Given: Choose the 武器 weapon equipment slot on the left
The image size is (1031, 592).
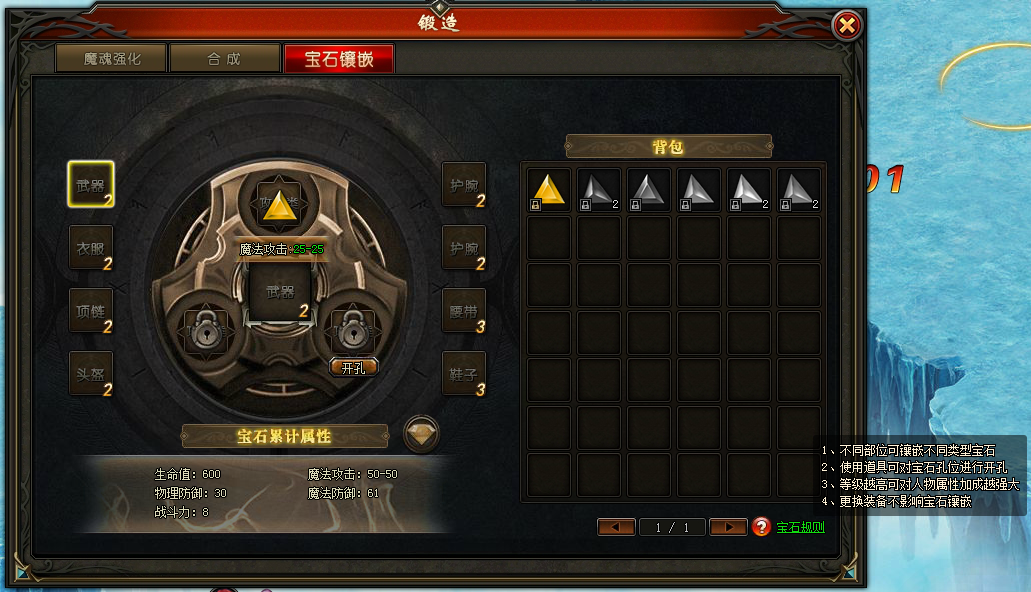Looking at the screenshot, I should point(91,185).
